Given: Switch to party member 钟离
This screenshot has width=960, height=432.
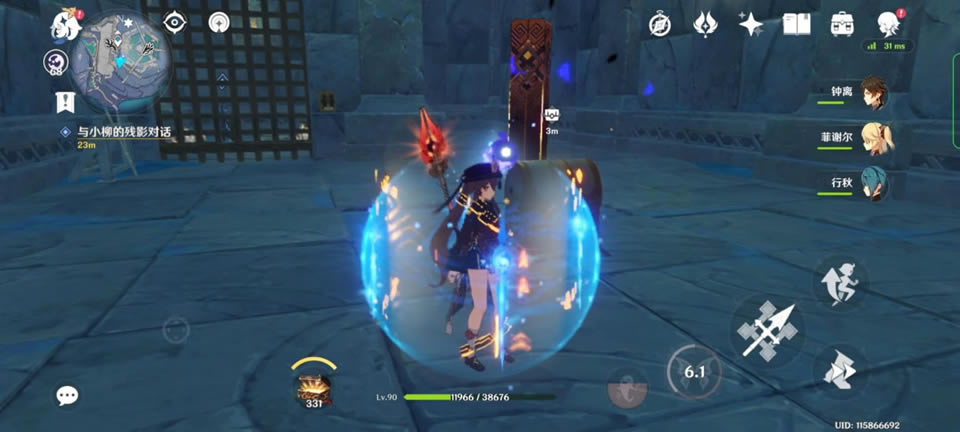Looking at the screenshot, I should tap(874, 92).
